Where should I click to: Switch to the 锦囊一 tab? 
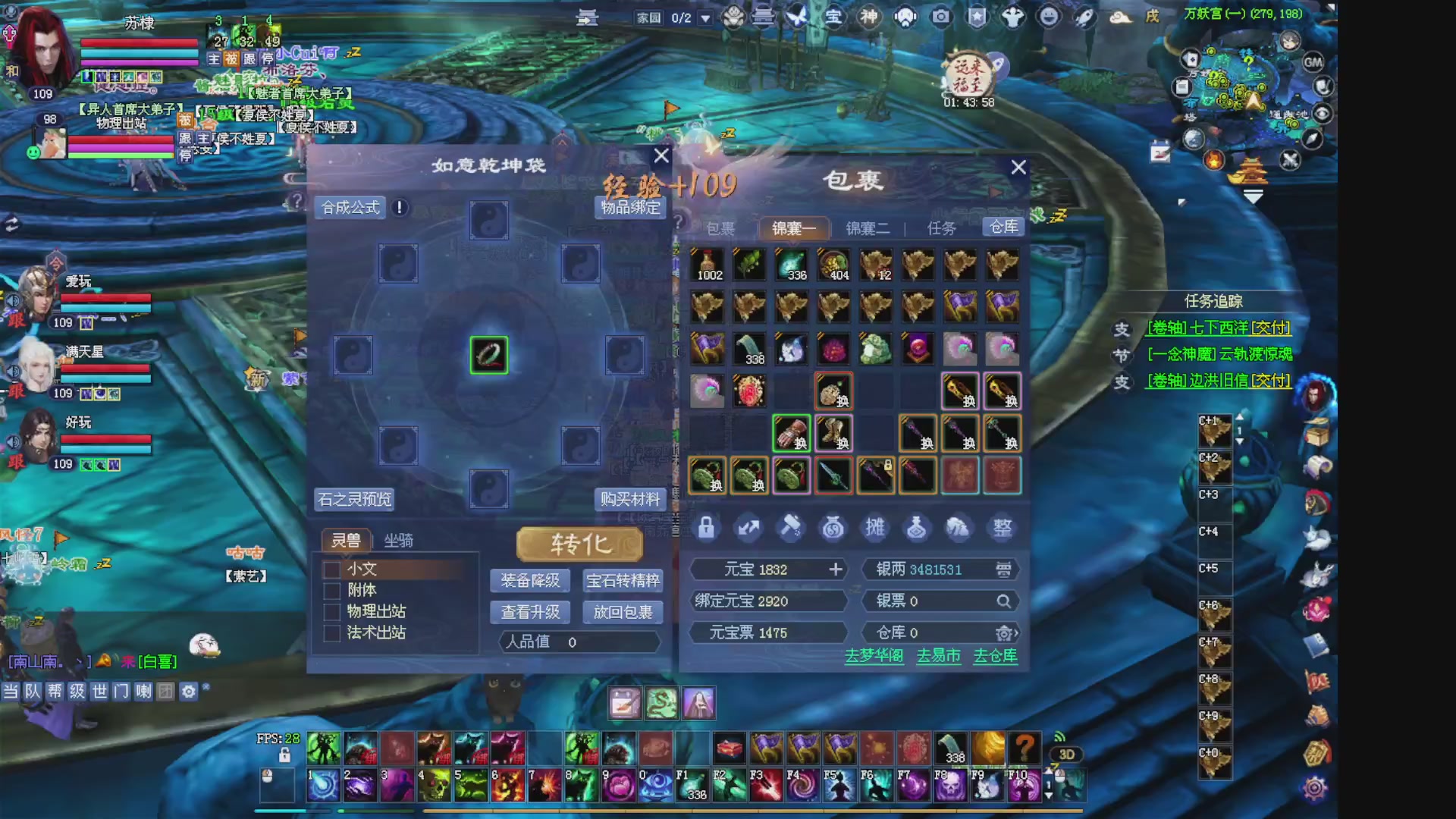pyautogui.click(x=793, y=227)
